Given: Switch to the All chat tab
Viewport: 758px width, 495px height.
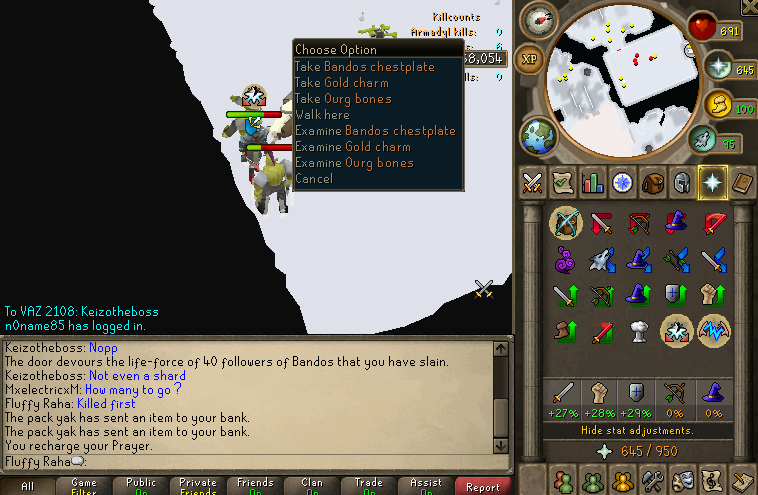Looking at the screenshot, I should coord(27,487).
